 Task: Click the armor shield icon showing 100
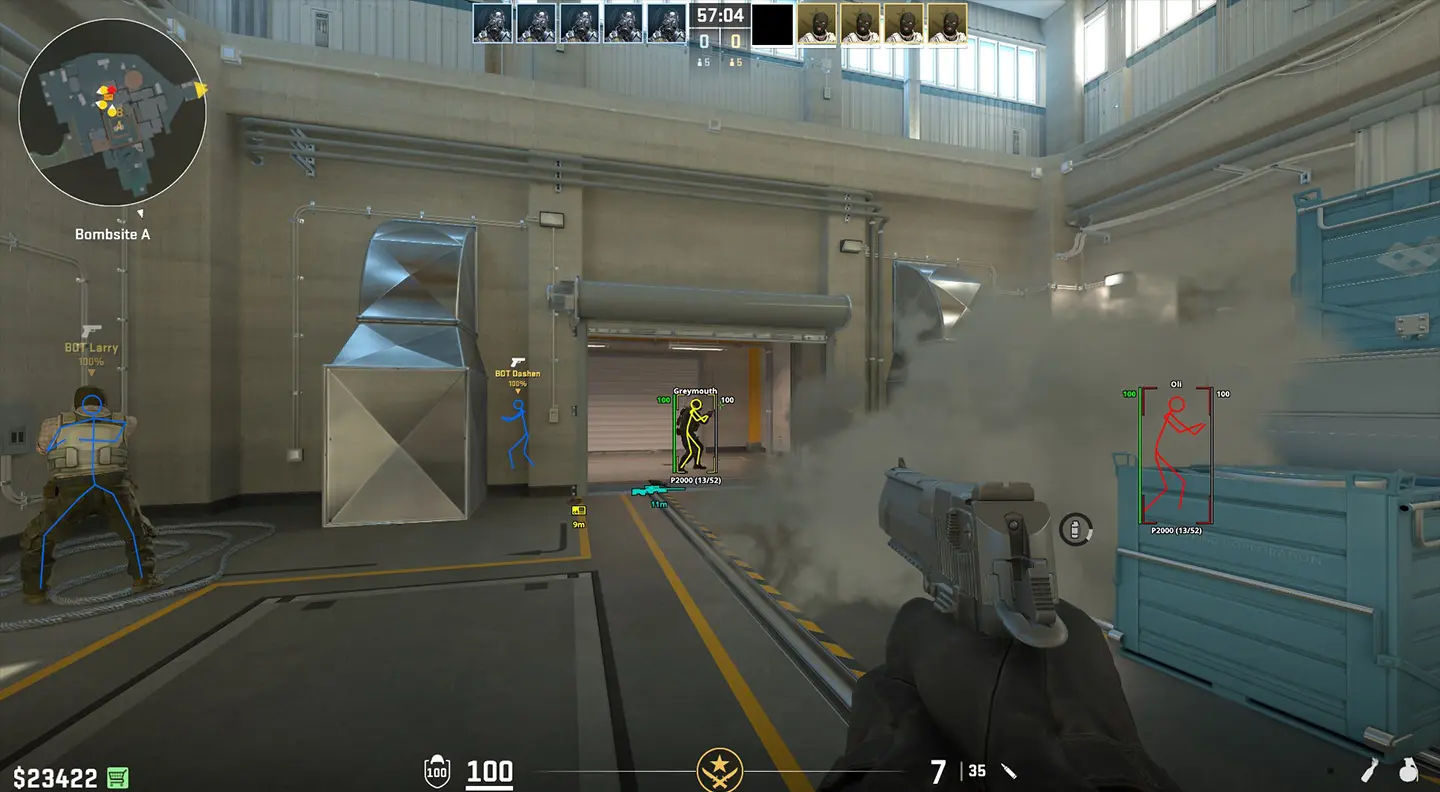click(x=437, y=770)
